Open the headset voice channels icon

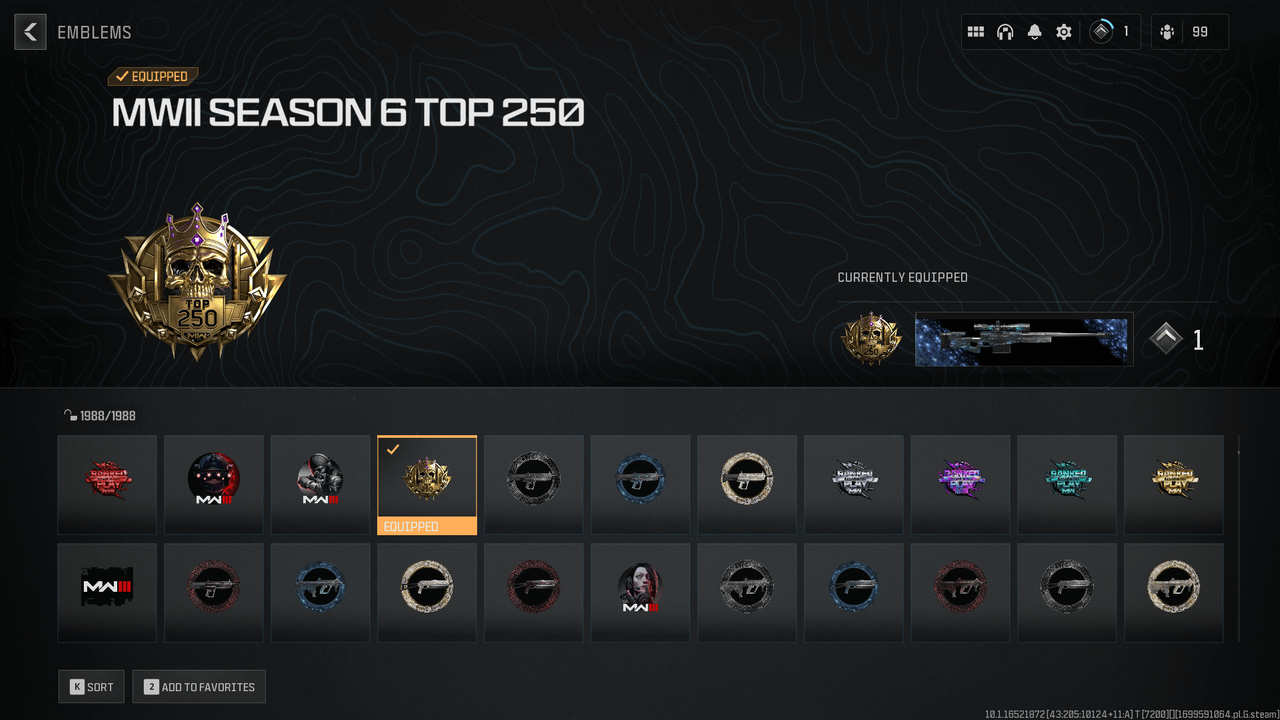(x=1005, y=32)
